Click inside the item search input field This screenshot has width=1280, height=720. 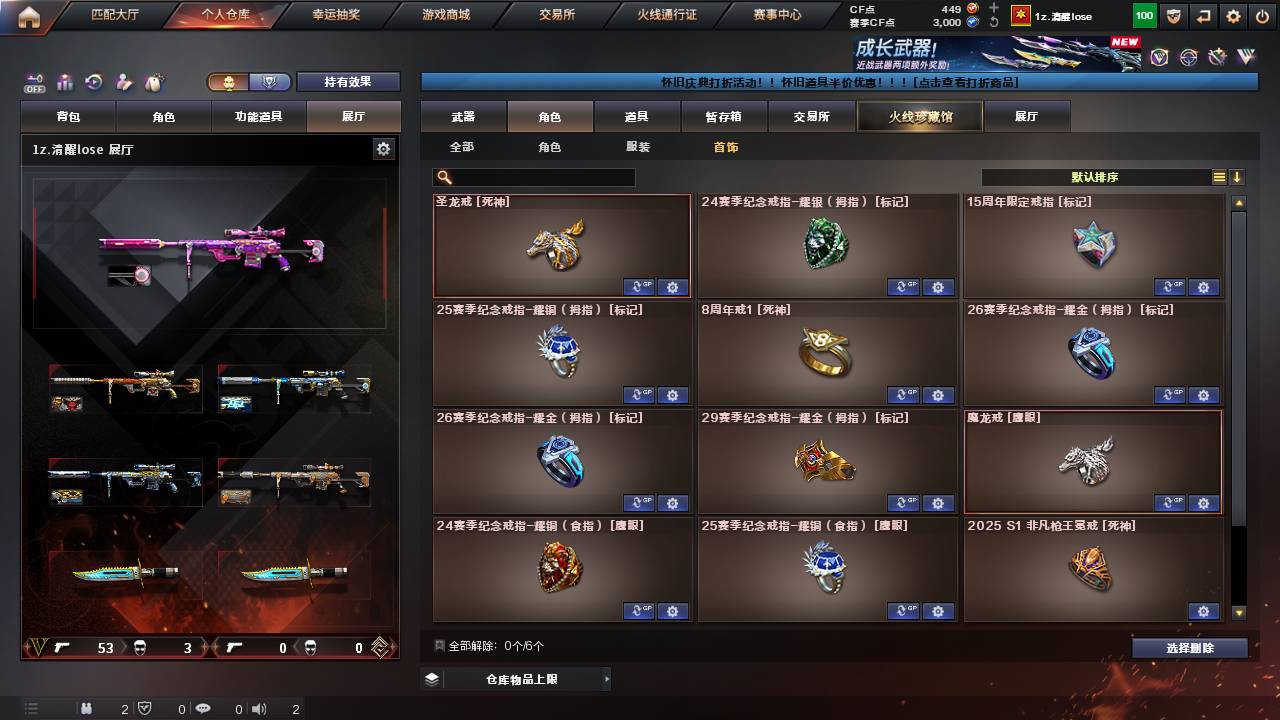pos(545,177)
